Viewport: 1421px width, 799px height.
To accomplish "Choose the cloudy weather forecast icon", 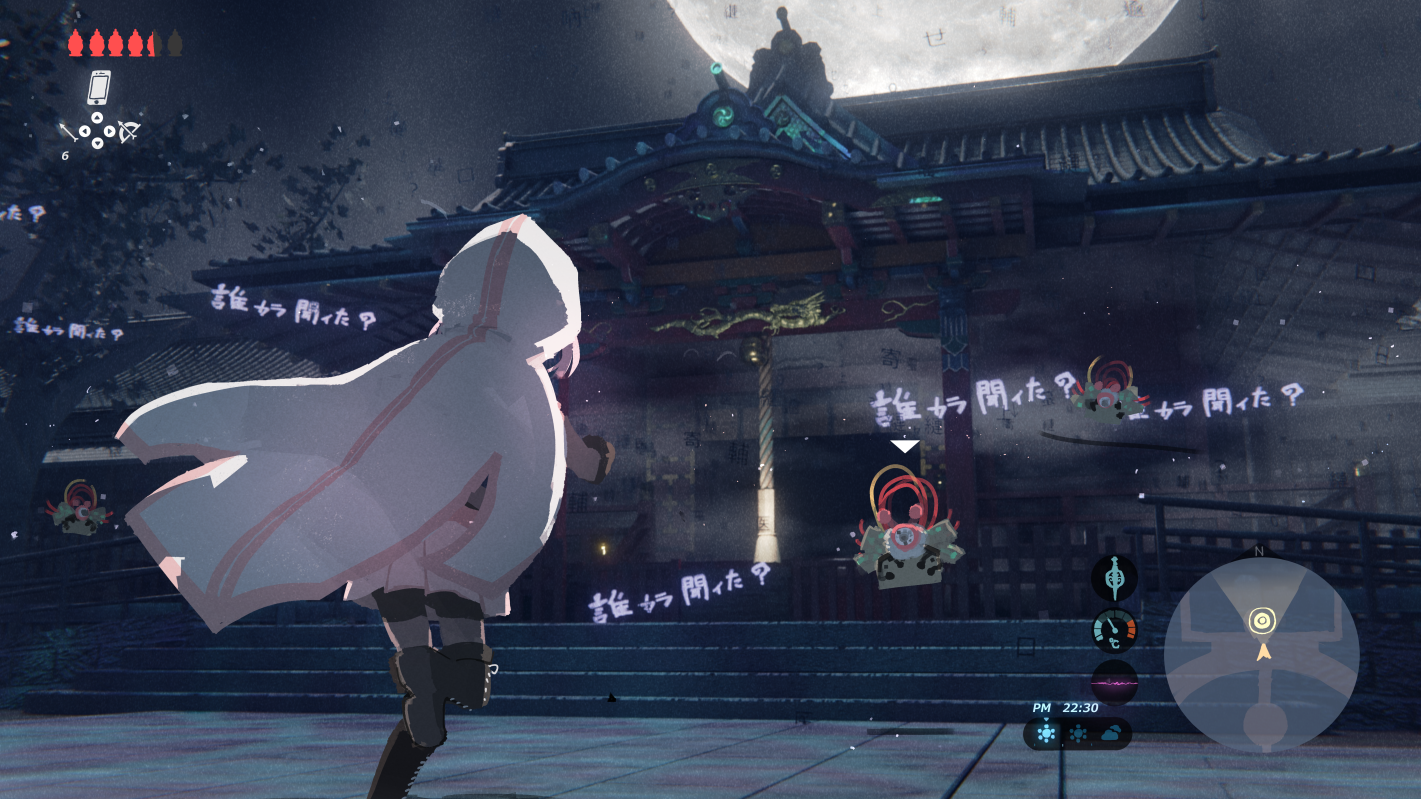I will [x=1112, y=735].
